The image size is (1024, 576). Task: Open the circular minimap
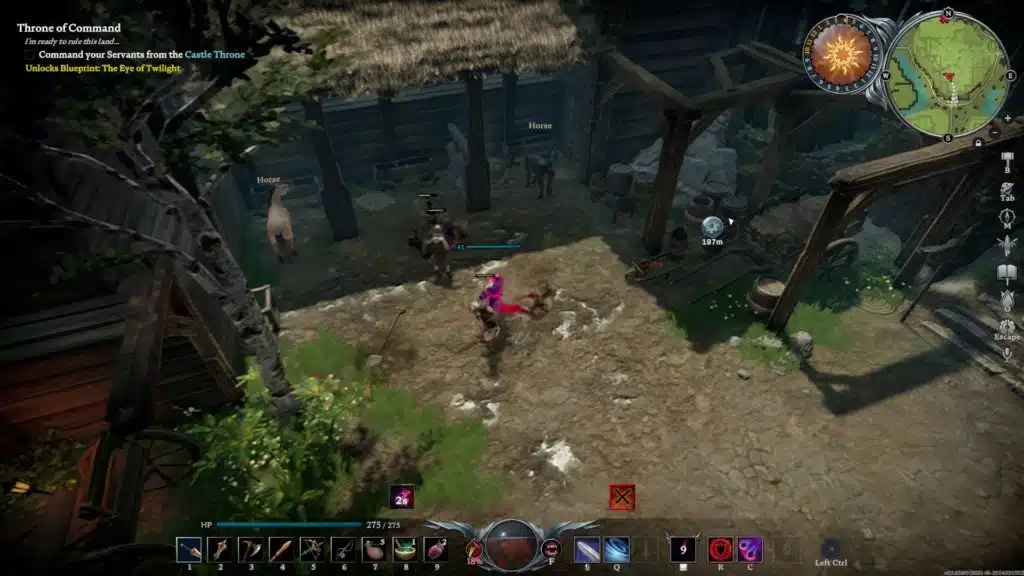click(946, 76)
